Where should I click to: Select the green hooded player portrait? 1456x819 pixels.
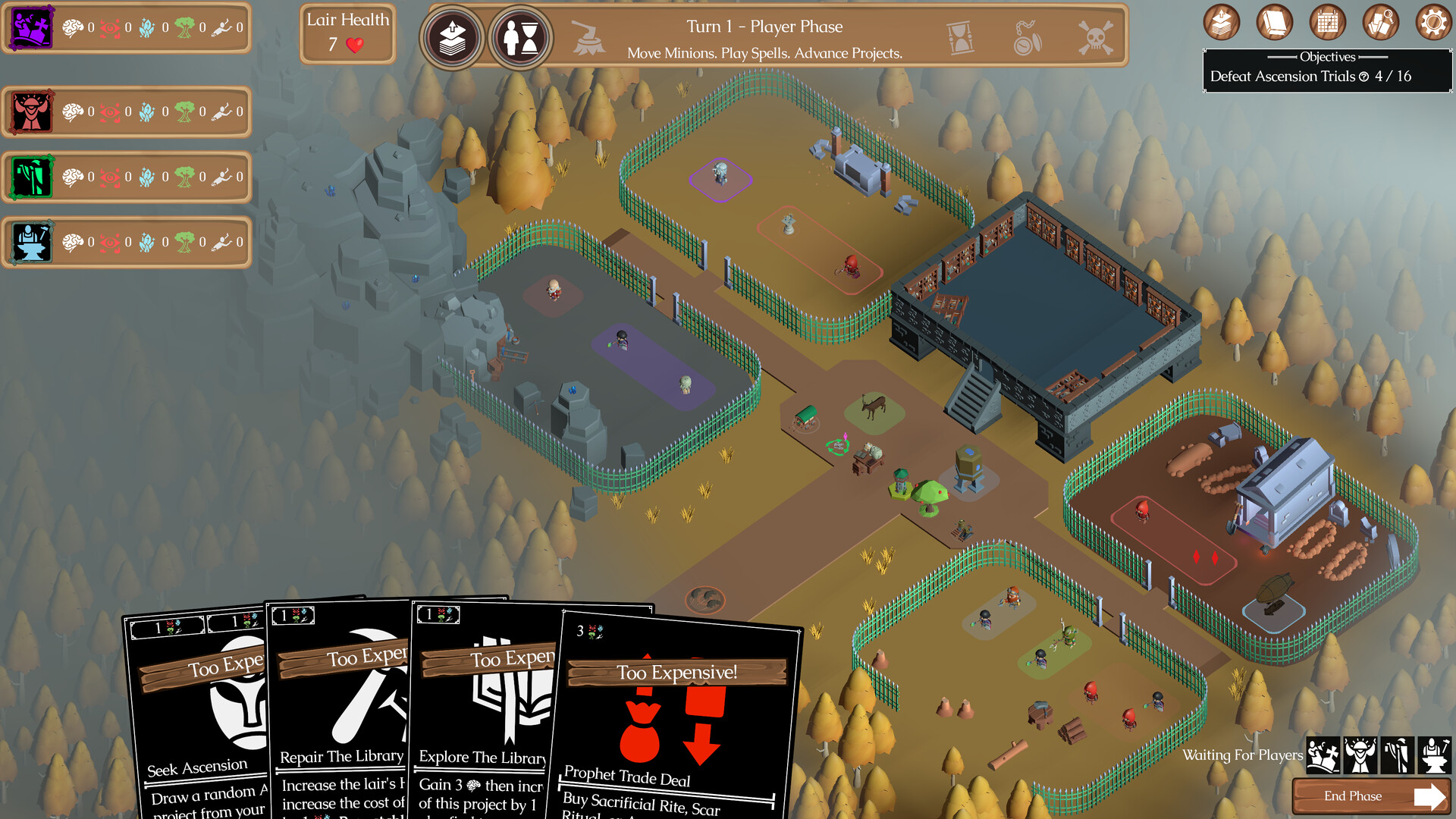point(32,177)
